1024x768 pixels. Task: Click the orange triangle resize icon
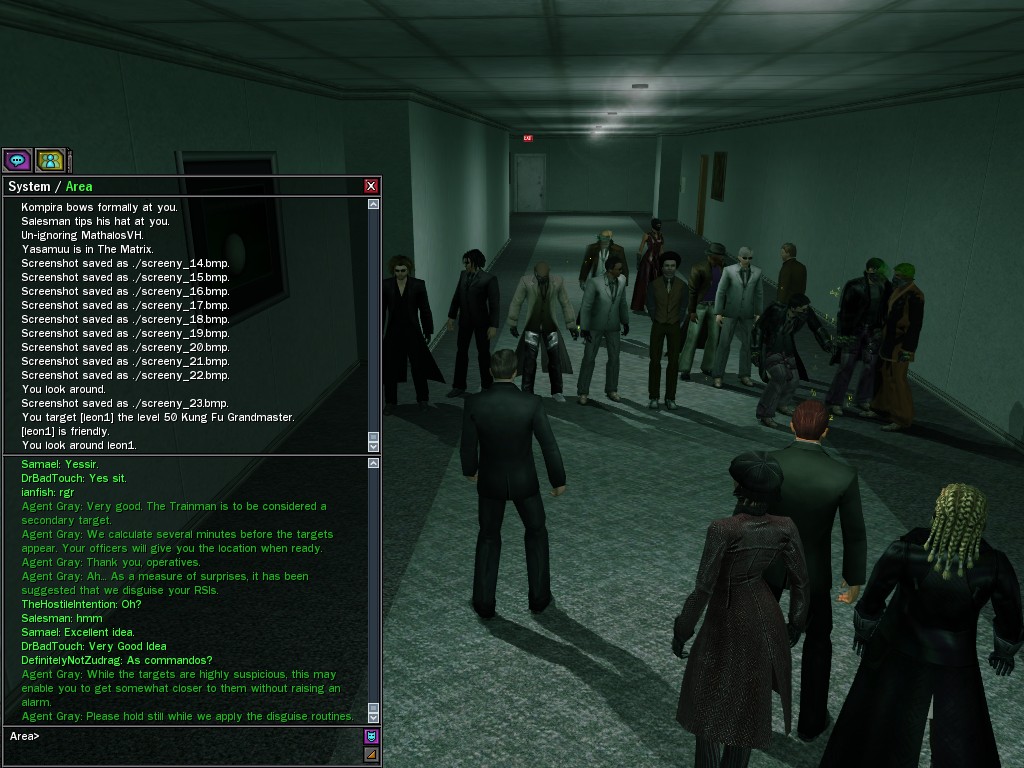[371, 754]
